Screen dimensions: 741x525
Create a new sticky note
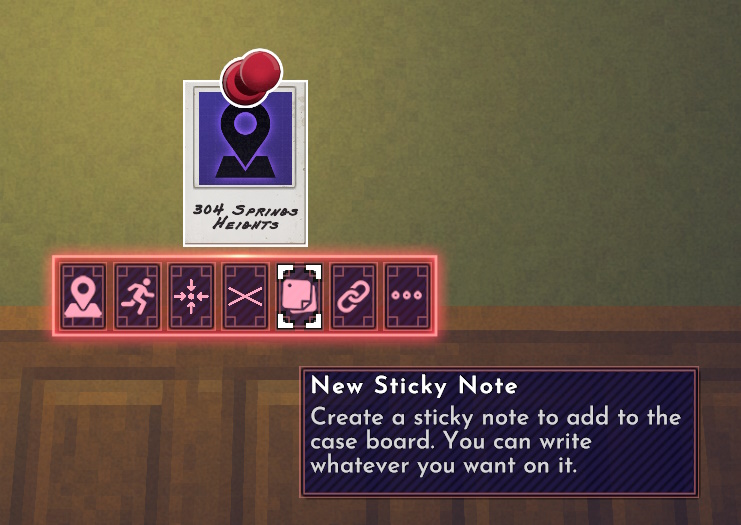(299, 296)
